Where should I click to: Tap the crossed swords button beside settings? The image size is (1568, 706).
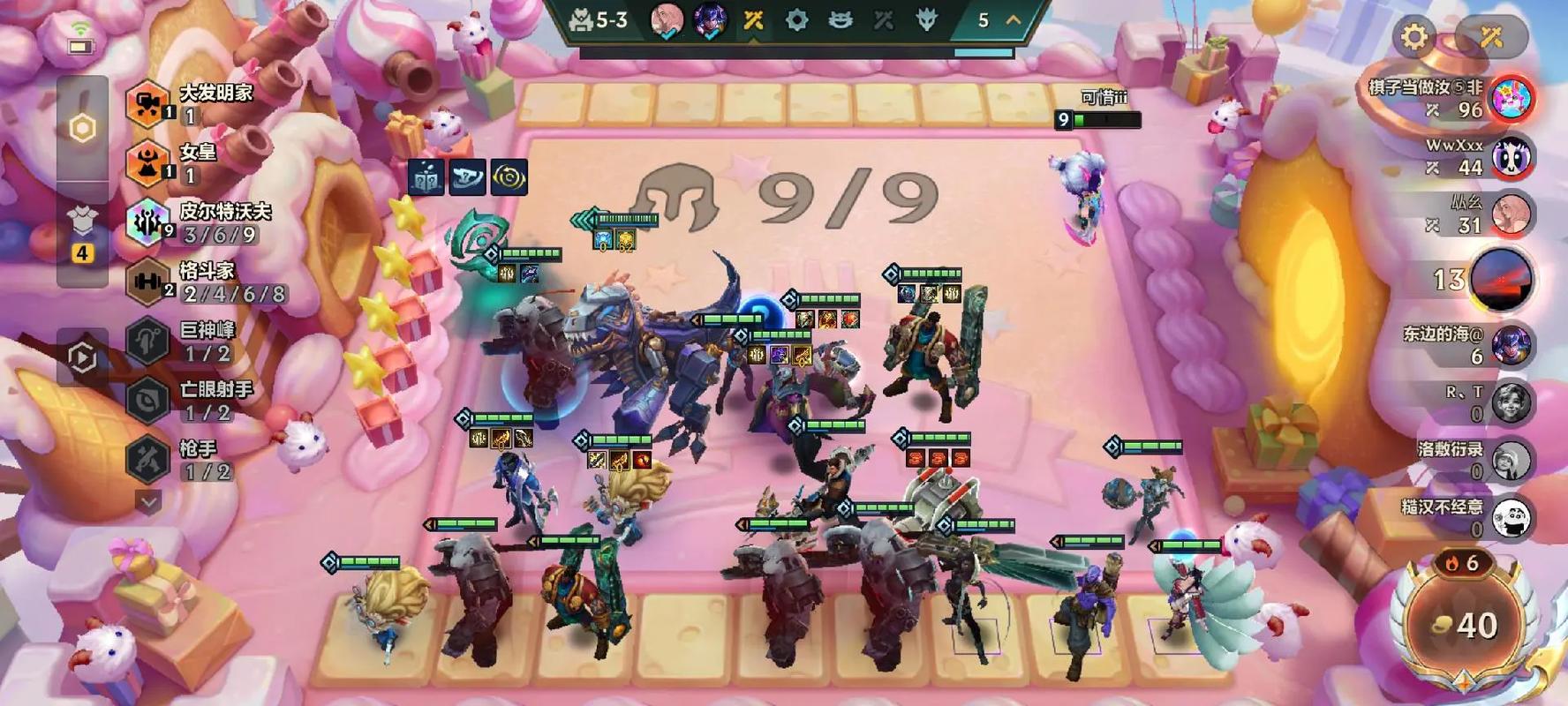(x=1491, y=37)
